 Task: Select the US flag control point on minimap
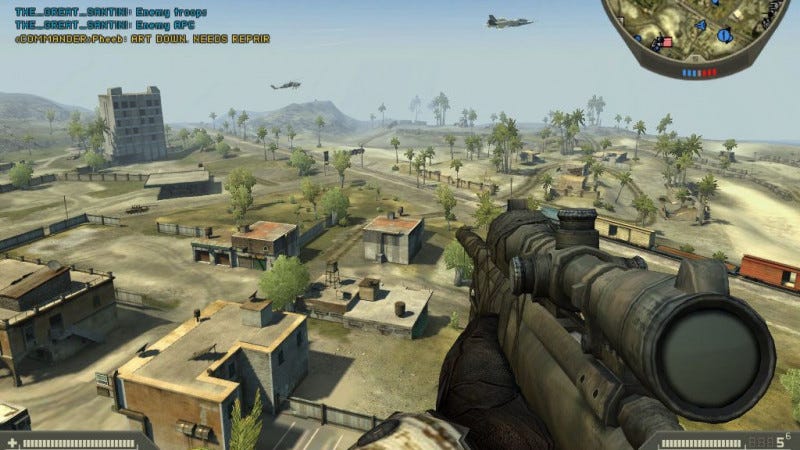pyautogui.click(x=662, y=43)
